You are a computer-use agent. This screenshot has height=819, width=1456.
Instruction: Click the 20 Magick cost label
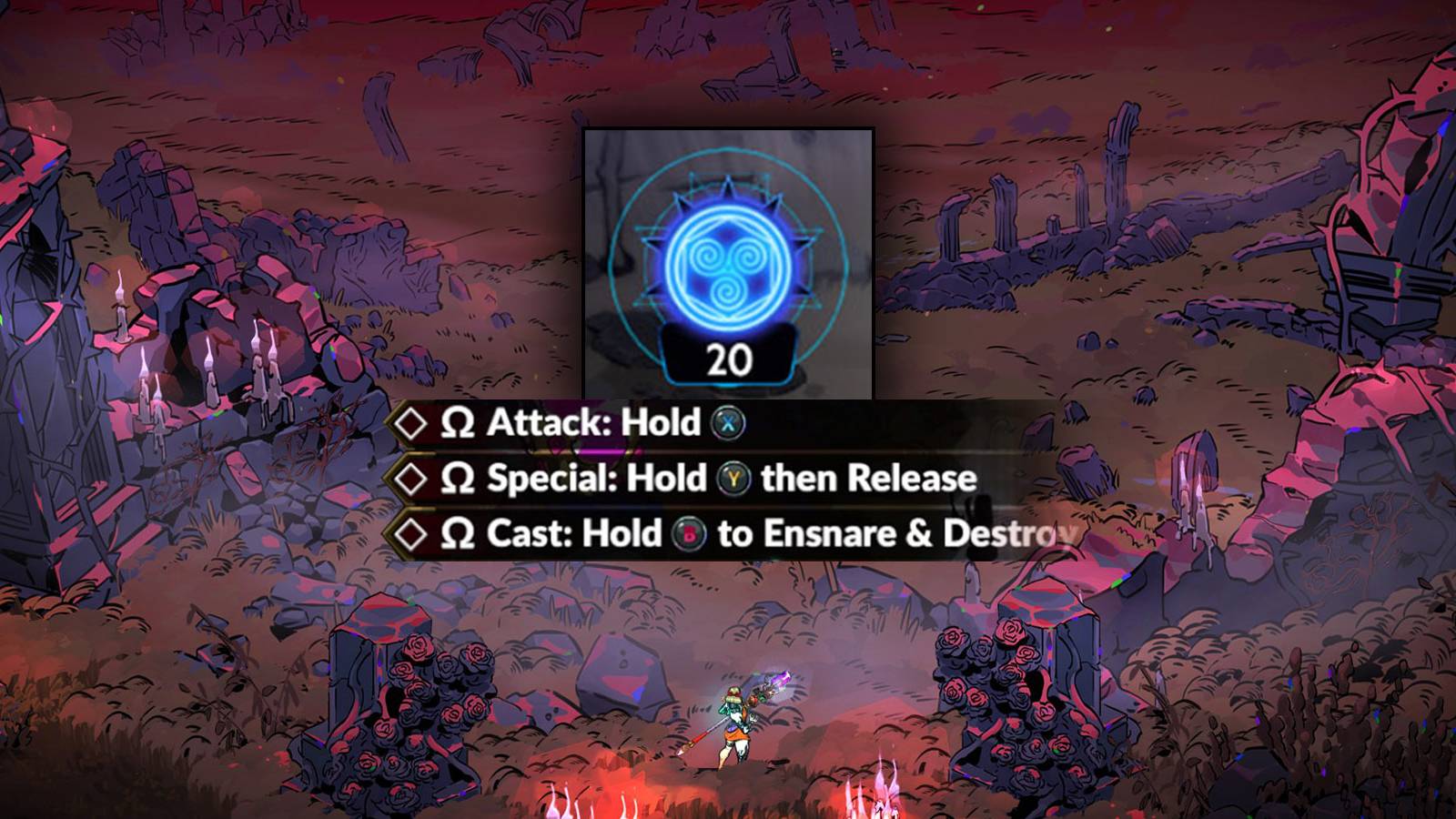point(728,359)
